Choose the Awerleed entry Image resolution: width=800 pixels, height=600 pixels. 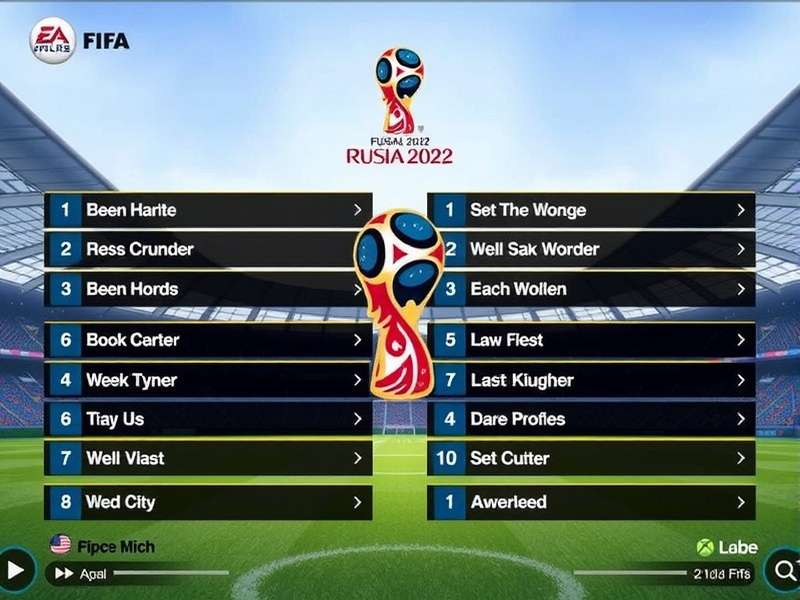pyautogui.click(x=592, y=502)
